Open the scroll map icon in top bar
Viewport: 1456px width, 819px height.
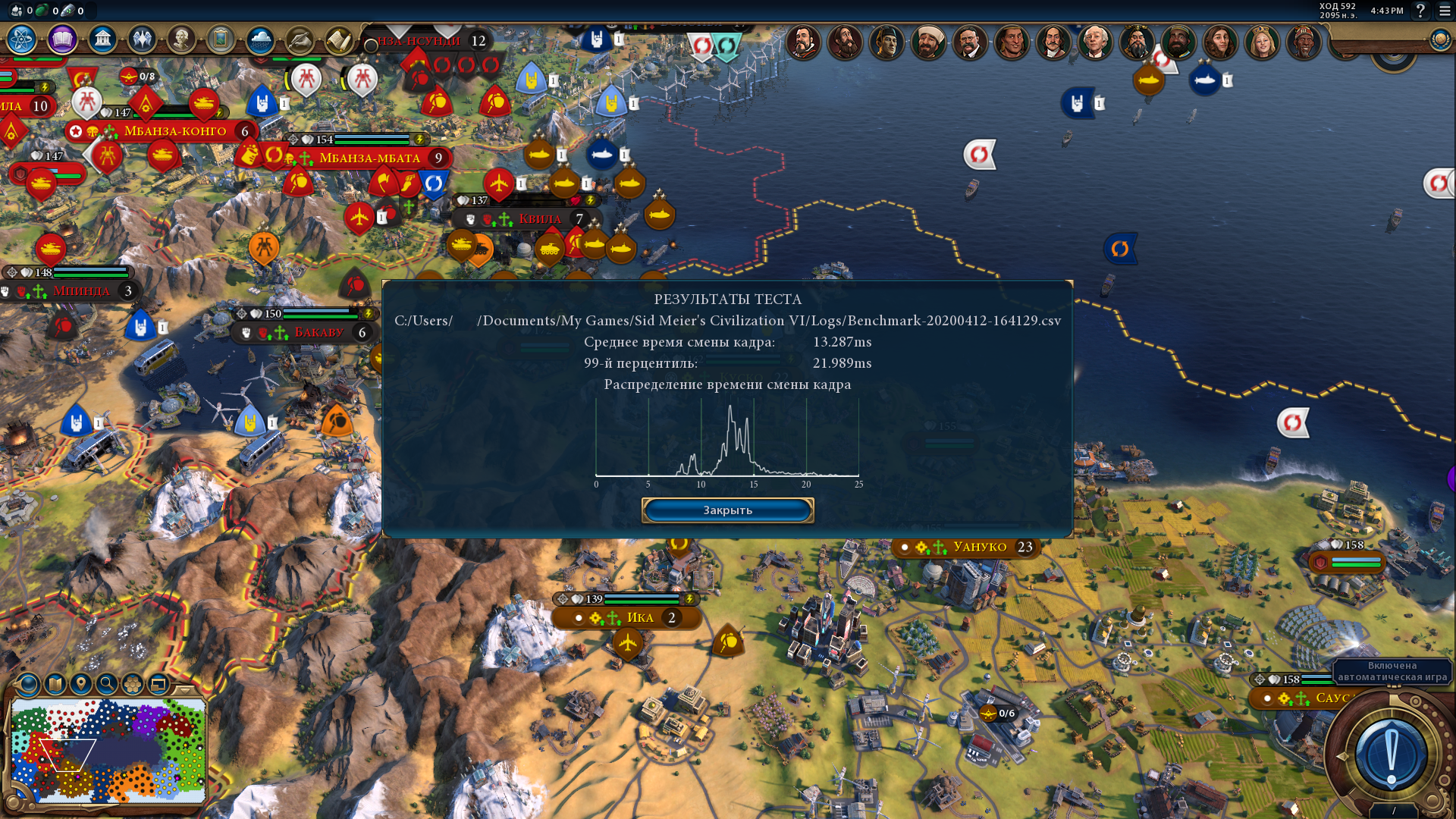click(338, 39)
